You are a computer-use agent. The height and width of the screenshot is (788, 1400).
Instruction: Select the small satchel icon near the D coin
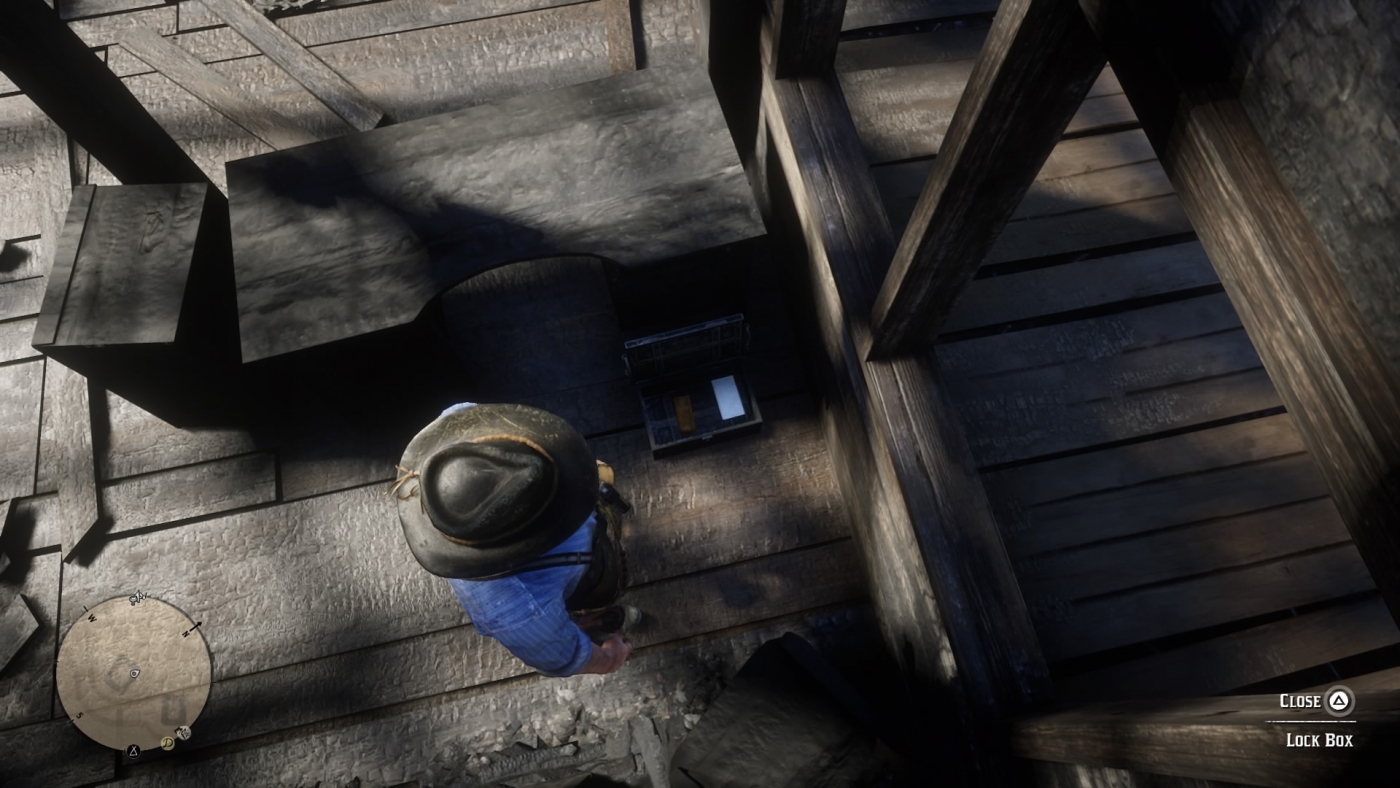tap(184, 733)
